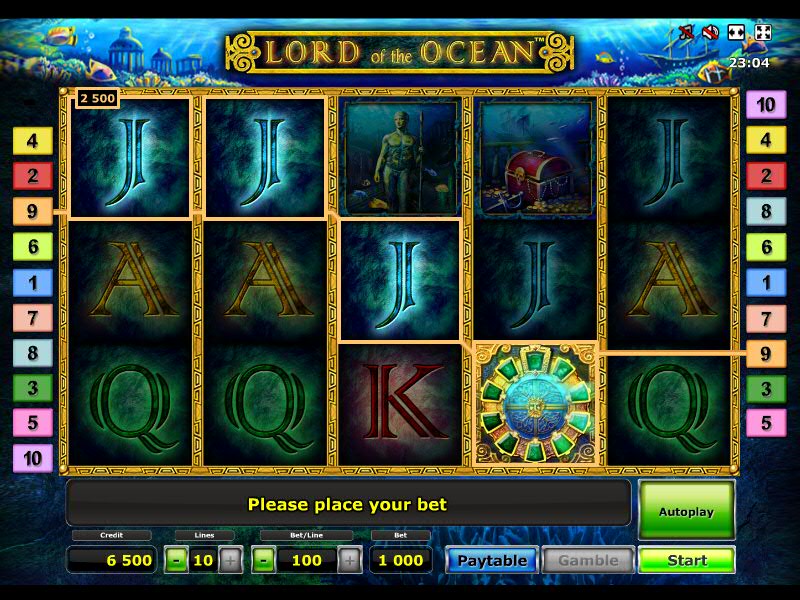Raise the Bet/Line amount
The image size is (800, 600).
tap(349, 560)
